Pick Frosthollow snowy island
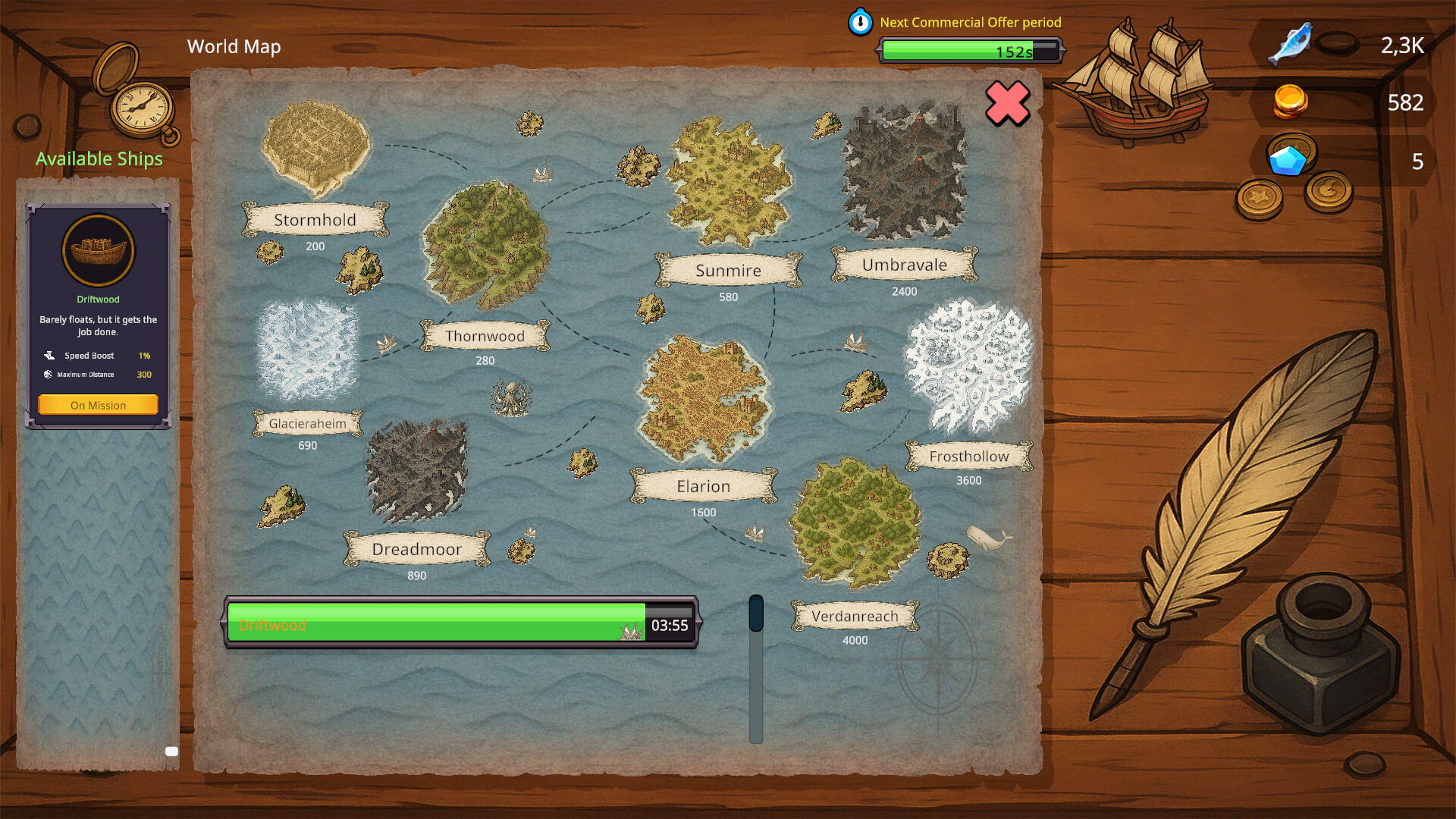The image size is (1456, 819). (x=968, y=366)
